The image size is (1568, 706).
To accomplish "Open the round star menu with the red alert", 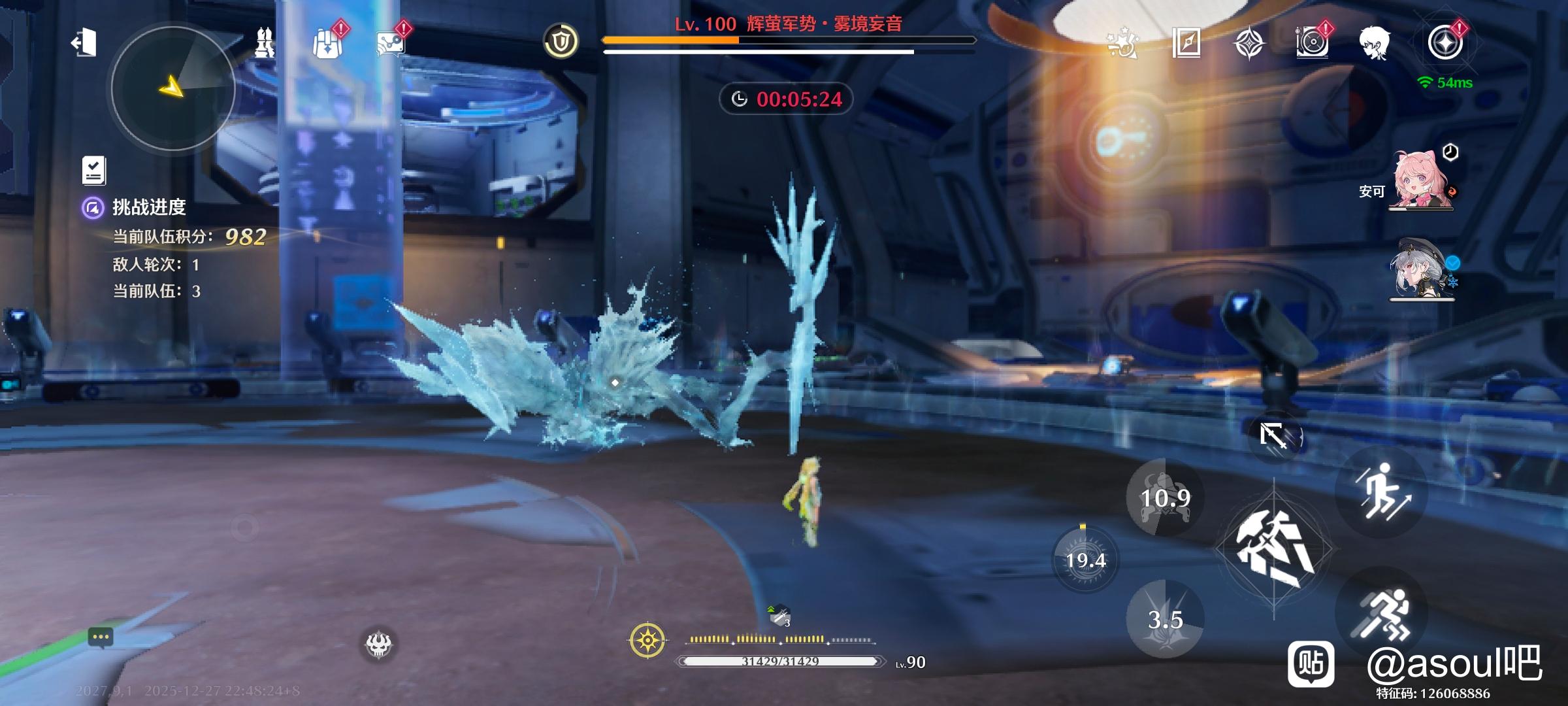I will (x=1445, y=44).
